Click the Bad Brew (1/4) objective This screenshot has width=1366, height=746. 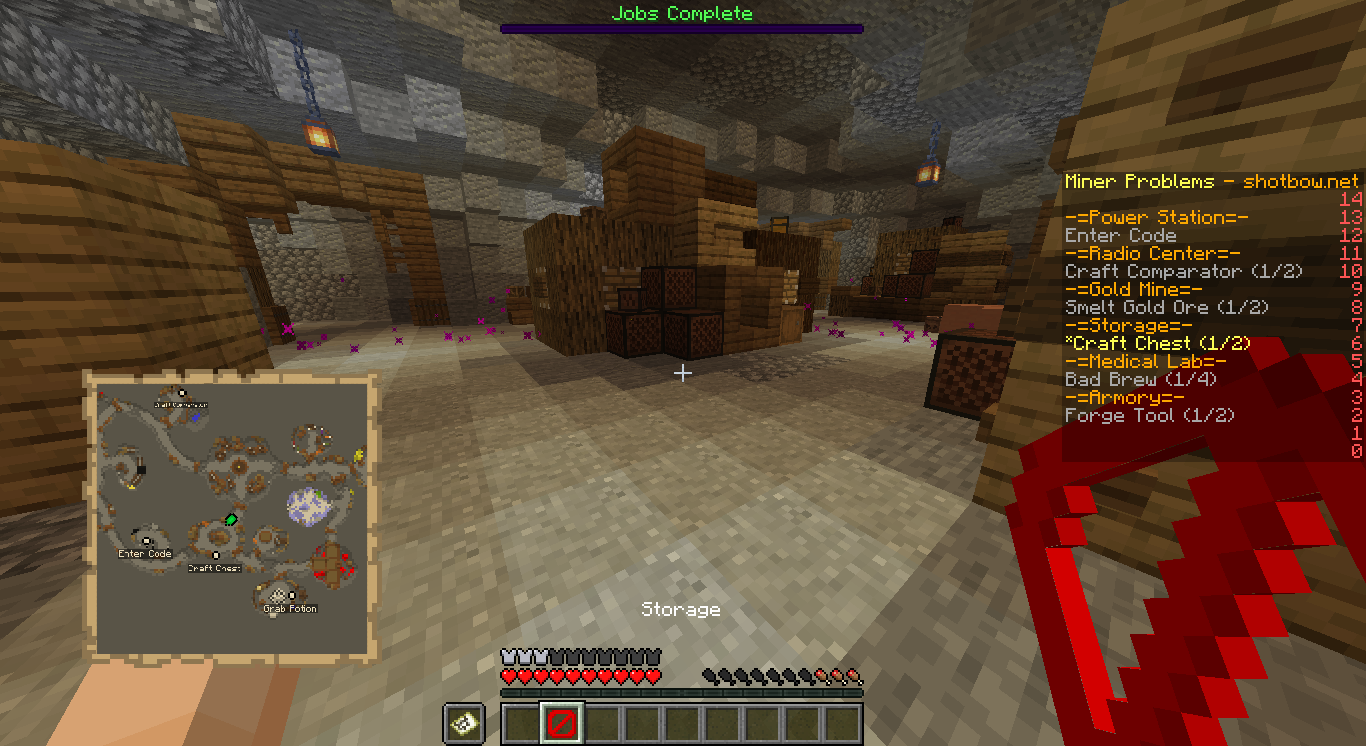click(1136, 380)
